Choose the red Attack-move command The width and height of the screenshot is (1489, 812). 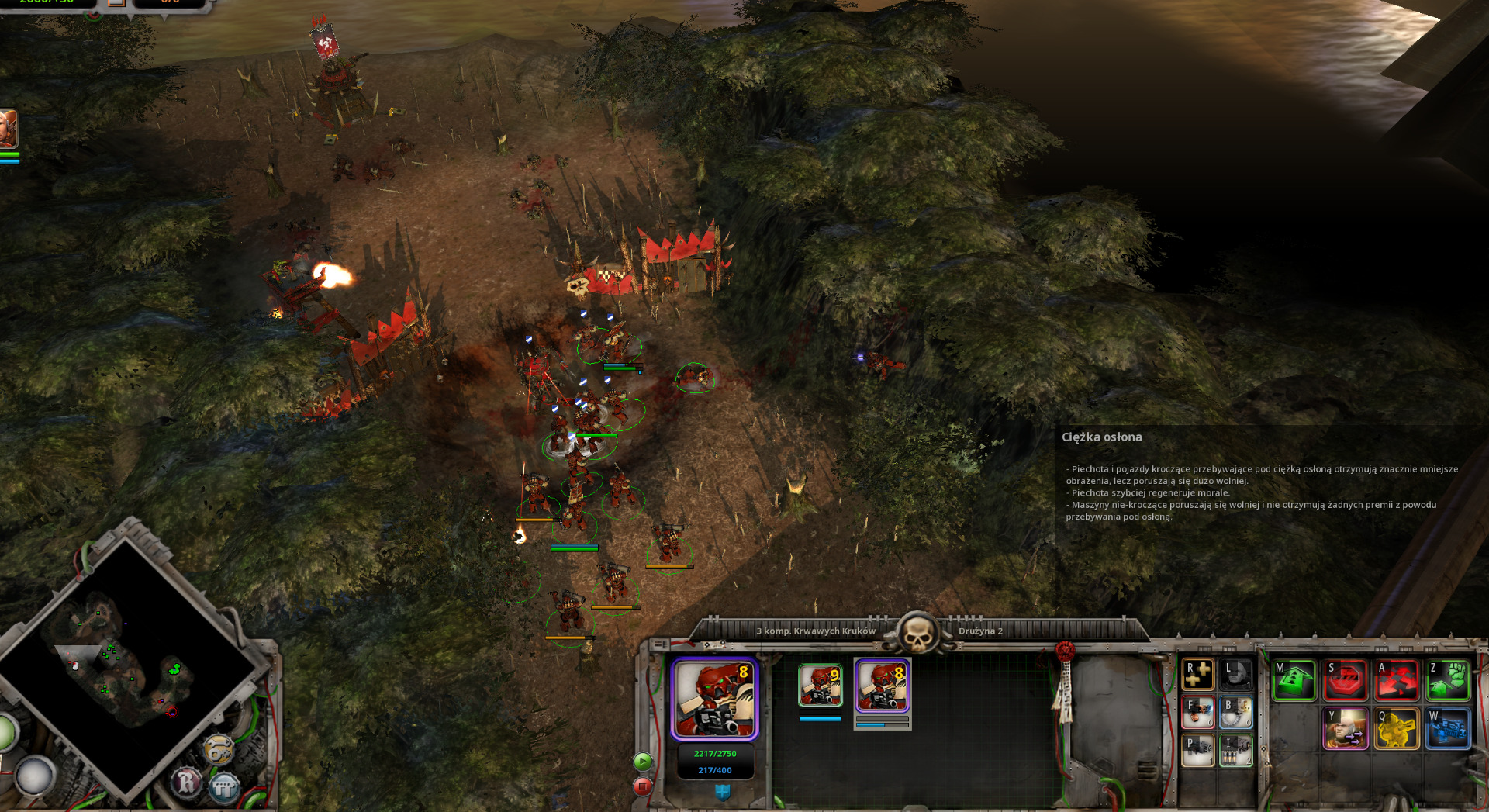point(1396,680)
